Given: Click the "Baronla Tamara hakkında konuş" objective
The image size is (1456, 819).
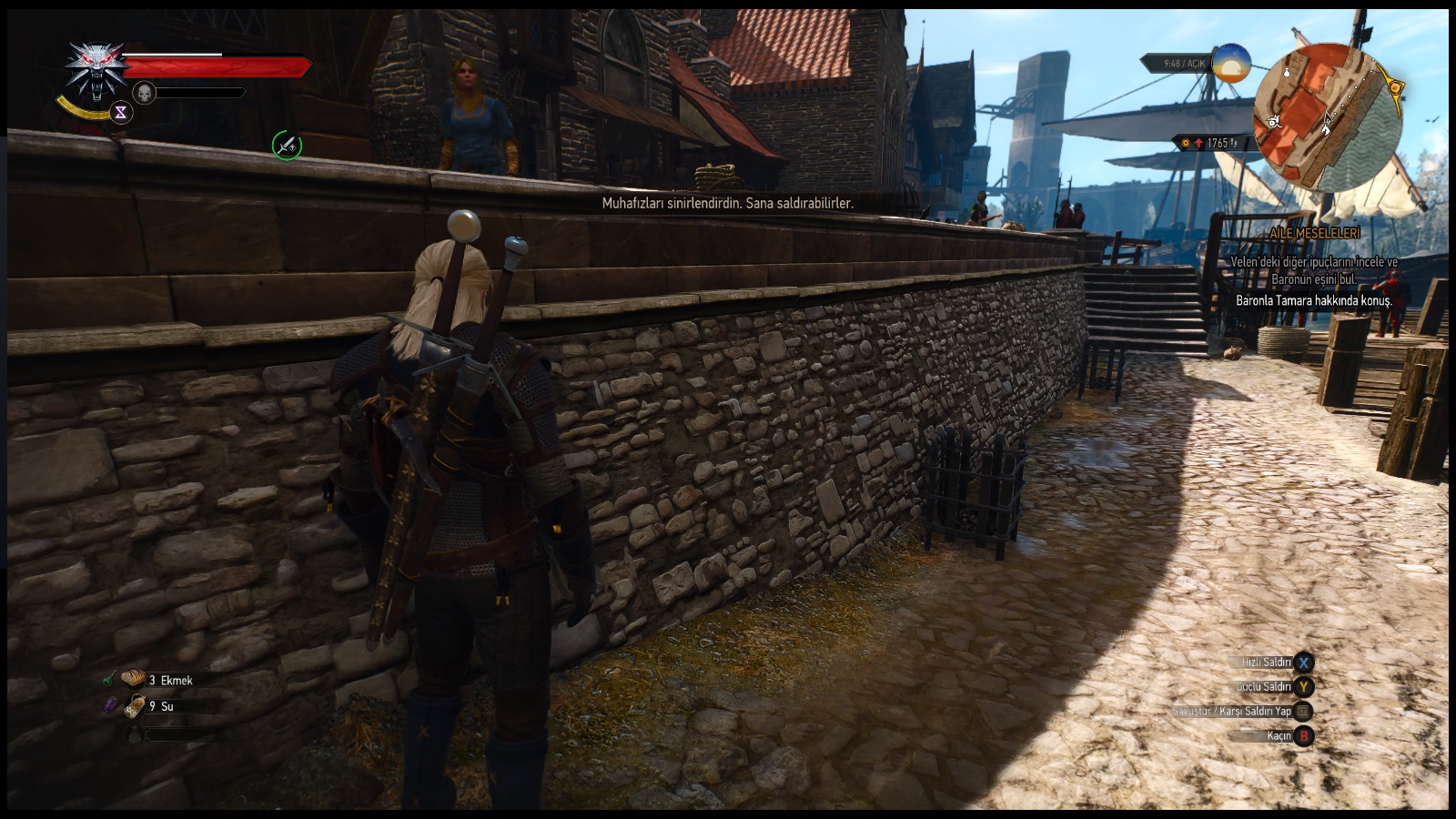Looking at the screenshot, I should point(1313,300).
